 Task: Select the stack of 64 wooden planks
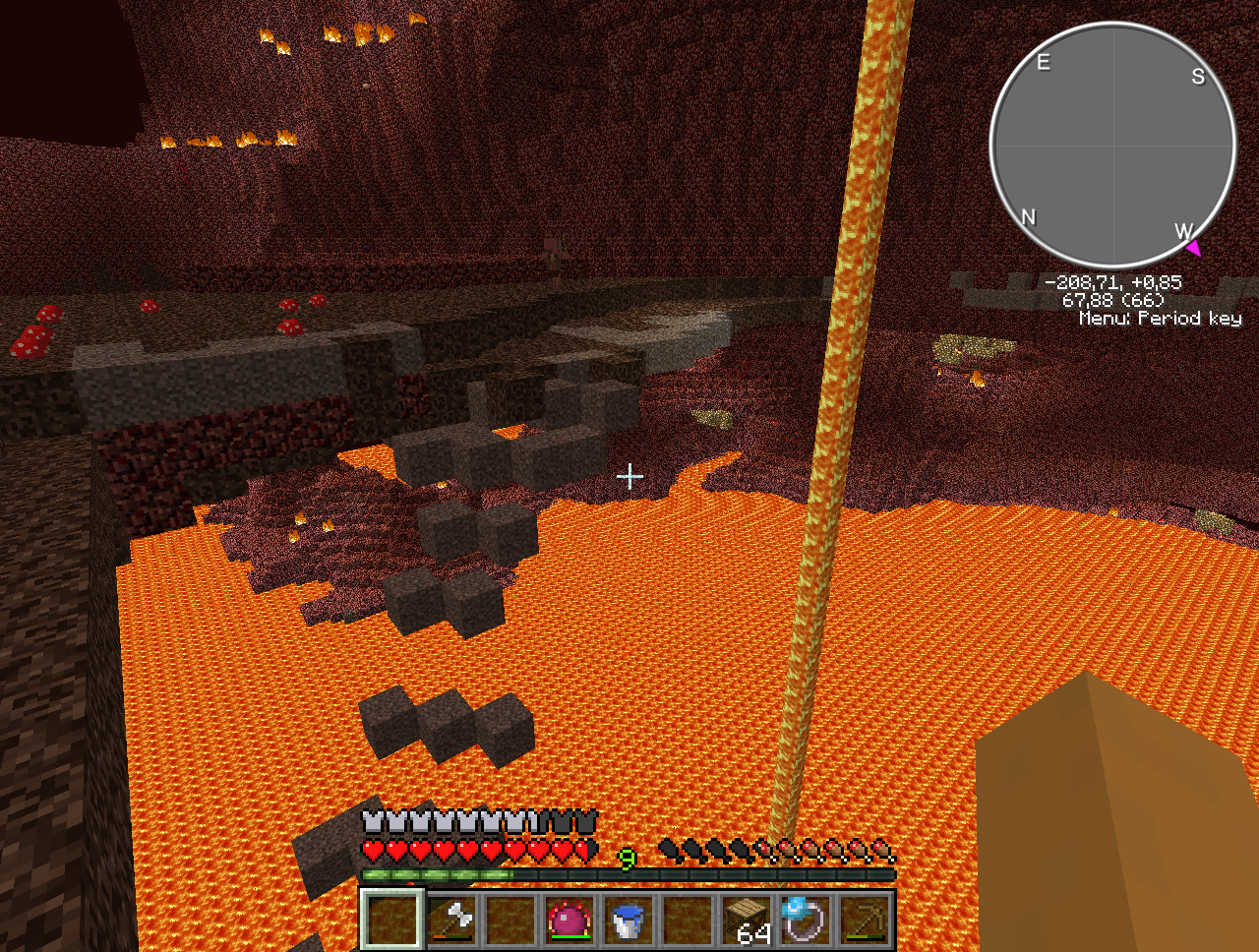click(747, 920)
